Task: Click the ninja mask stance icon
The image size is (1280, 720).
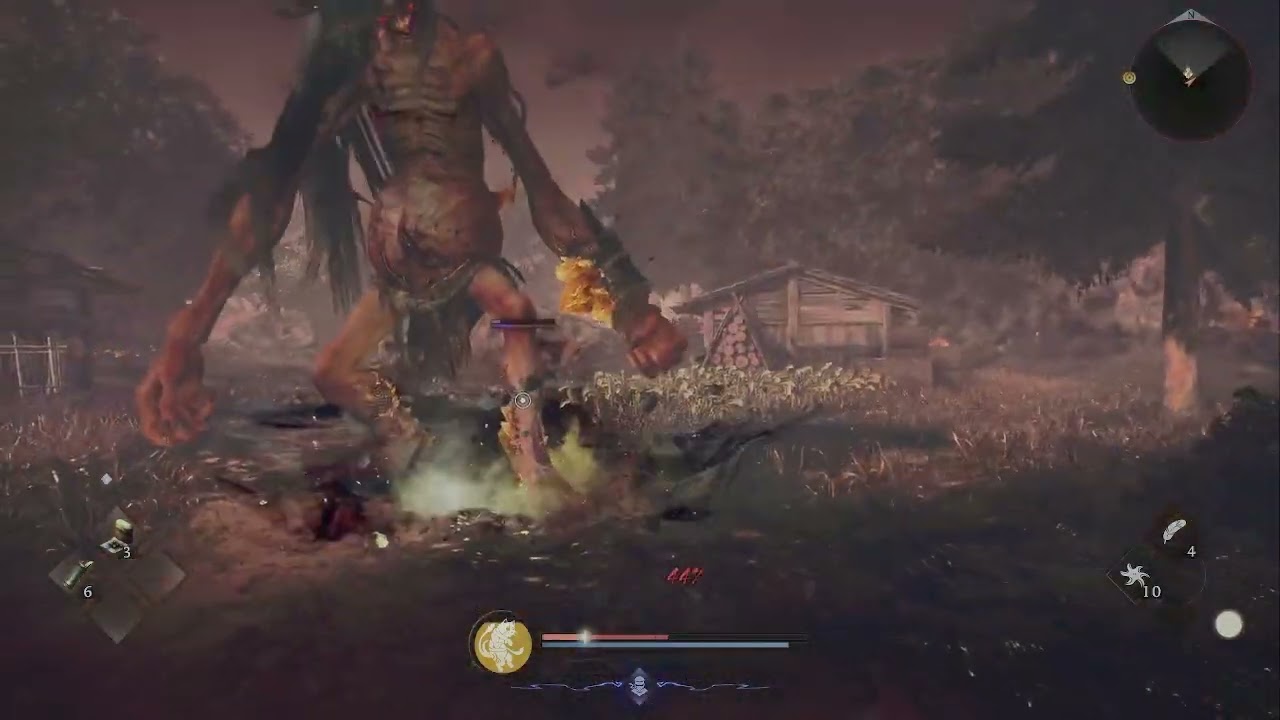Action: coord(639,687)
